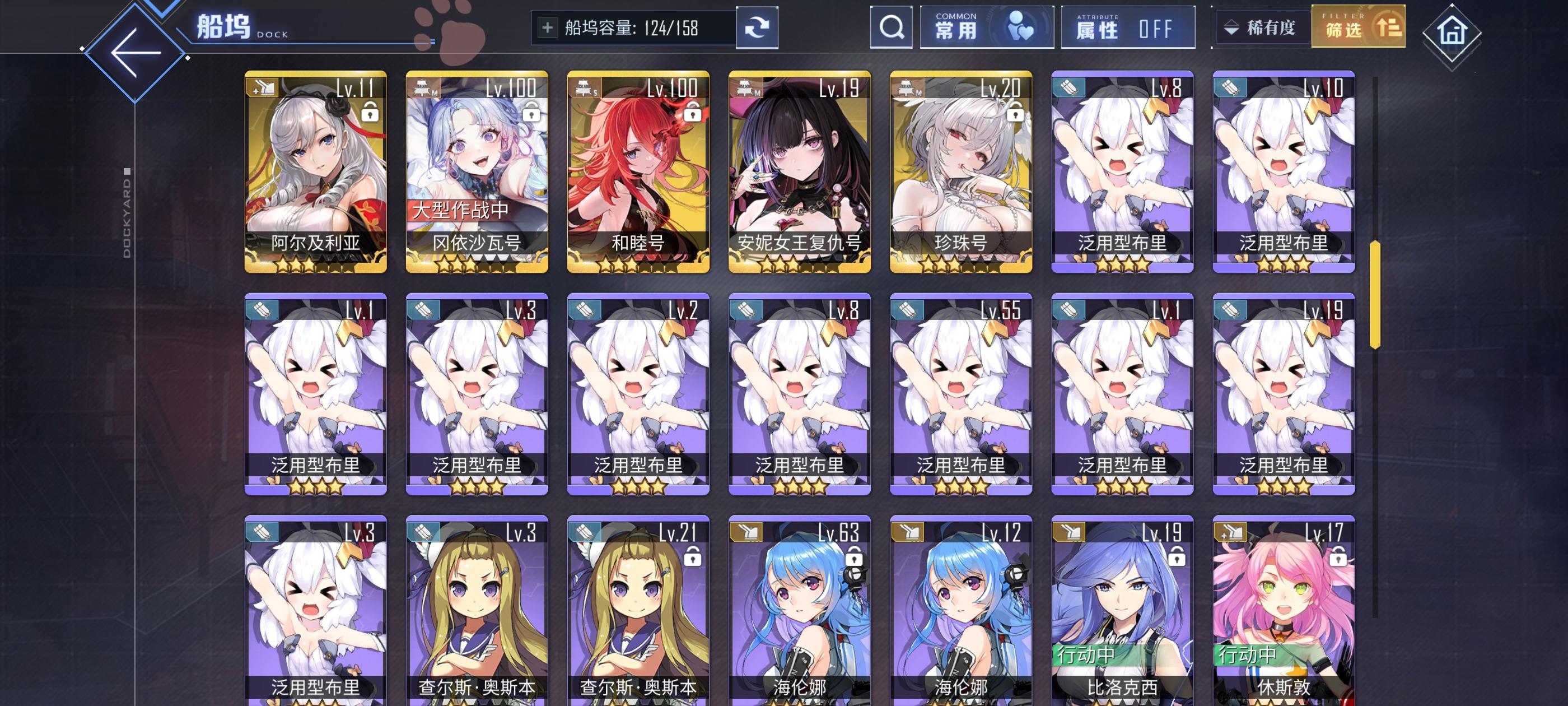Click the lock icon on the 和睦号 card

[692, 115]
